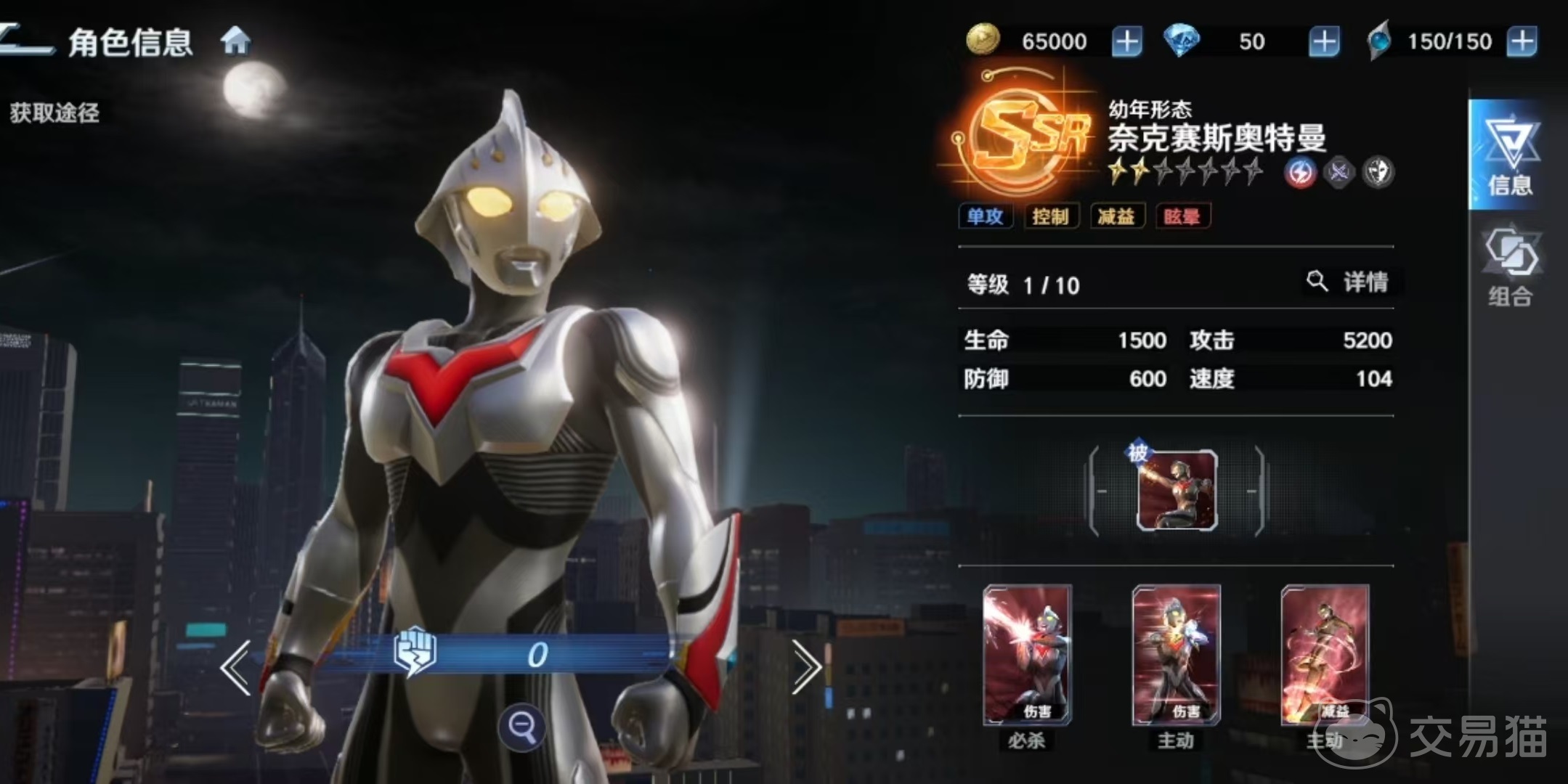Tap the red lightning attribute icon

click(x=1300, y=173)
